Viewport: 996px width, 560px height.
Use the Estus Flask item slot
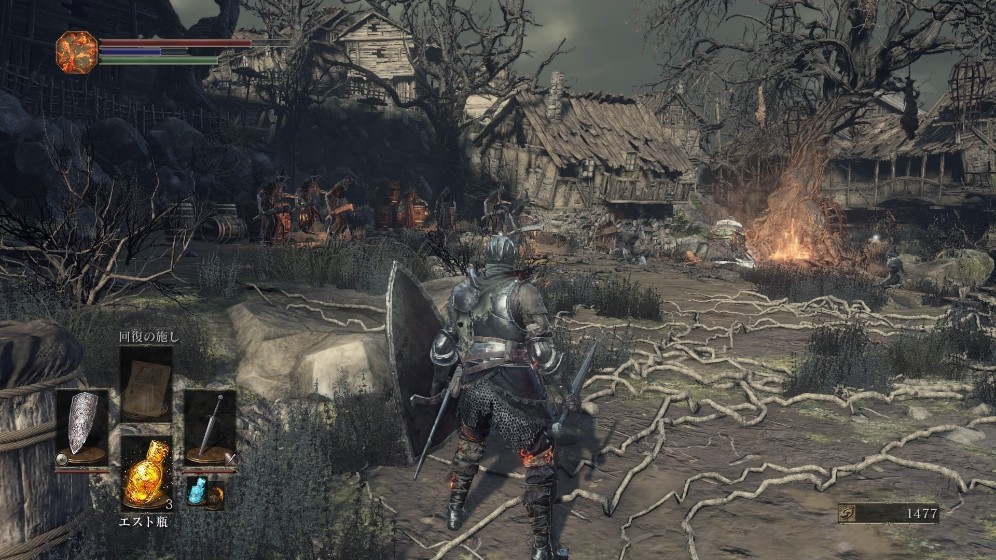pyautogui.click(x=146, y=473)
